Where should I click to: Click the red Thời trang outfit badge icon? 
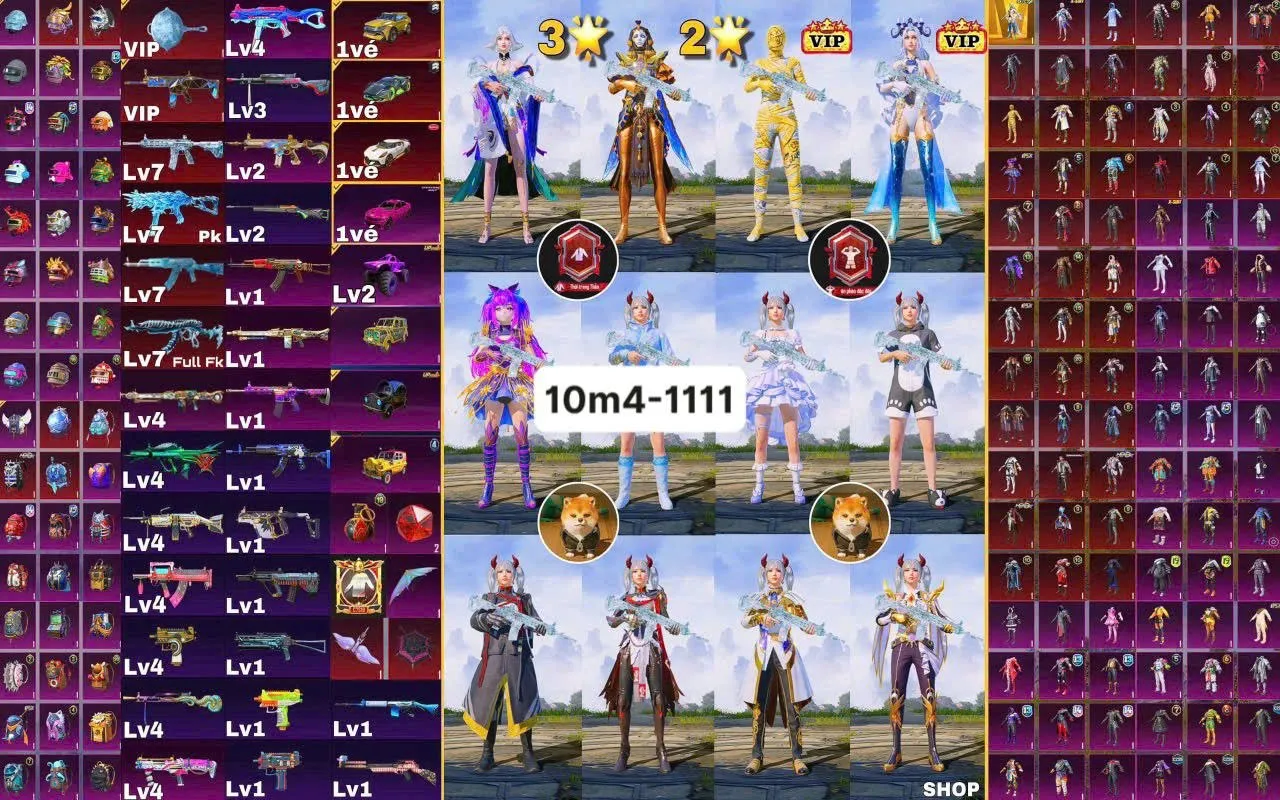578,260
